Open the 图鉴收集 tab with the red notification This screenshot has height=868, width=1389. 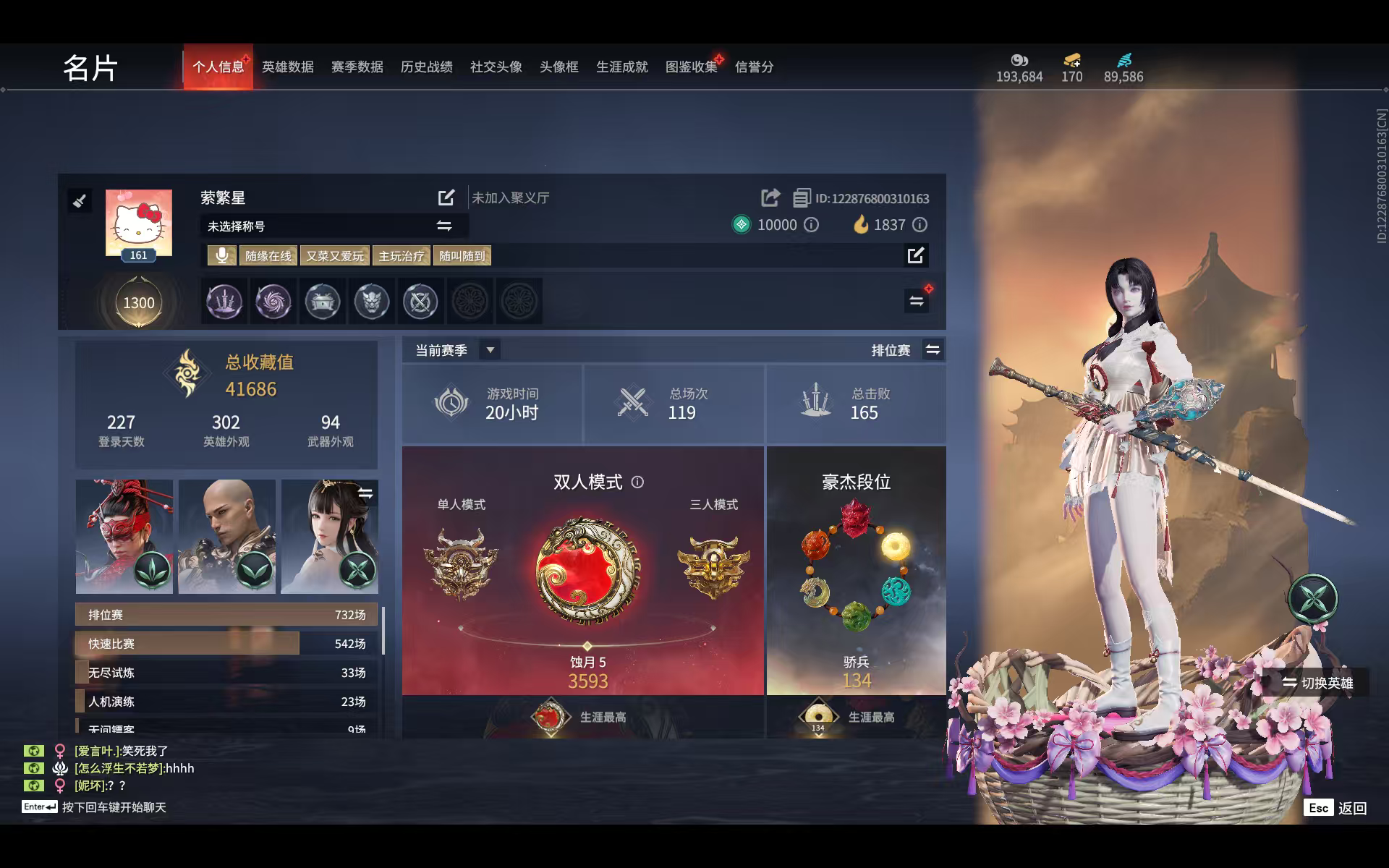[691, 67]
